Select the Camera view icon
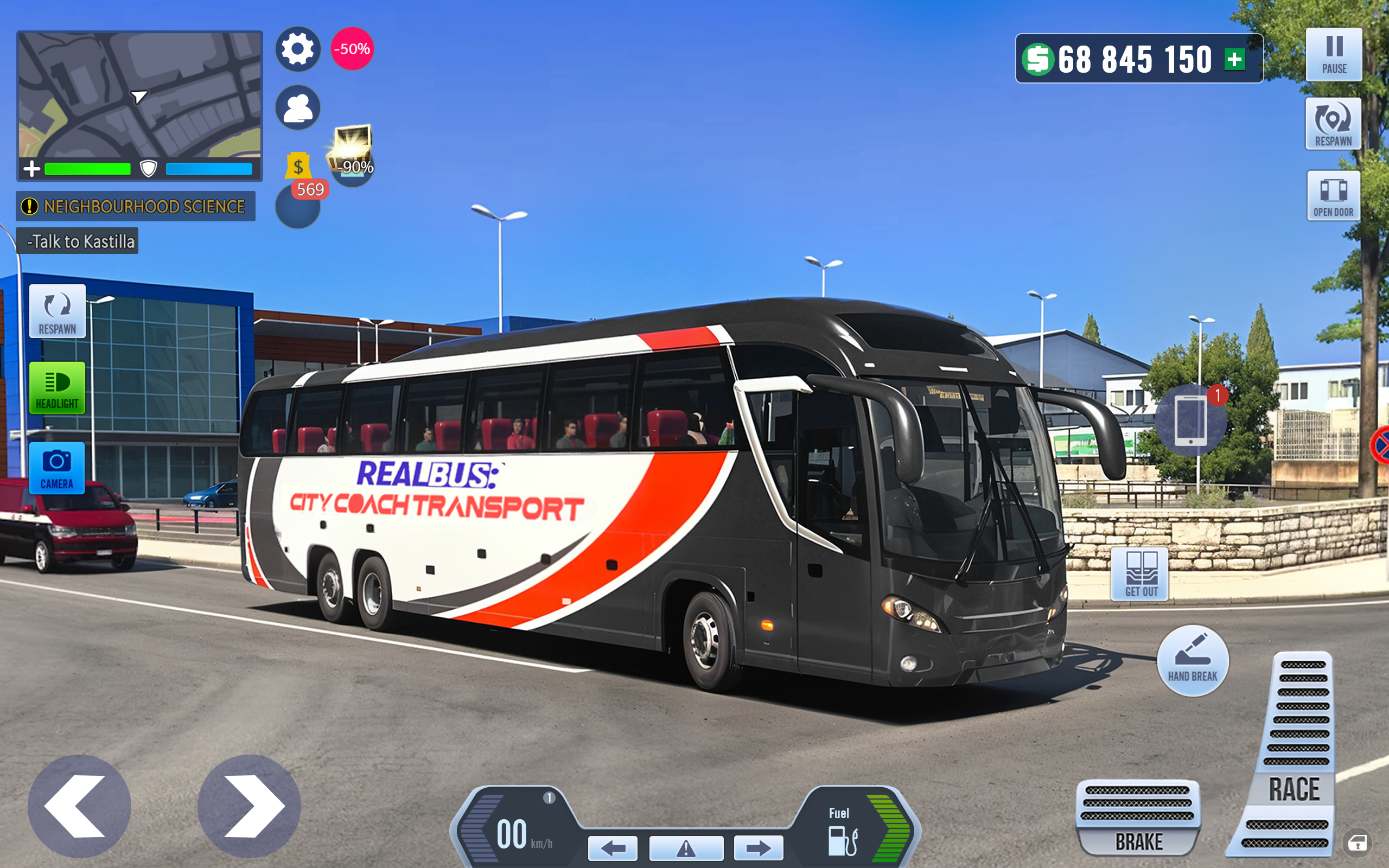 (x=58, y=468)
